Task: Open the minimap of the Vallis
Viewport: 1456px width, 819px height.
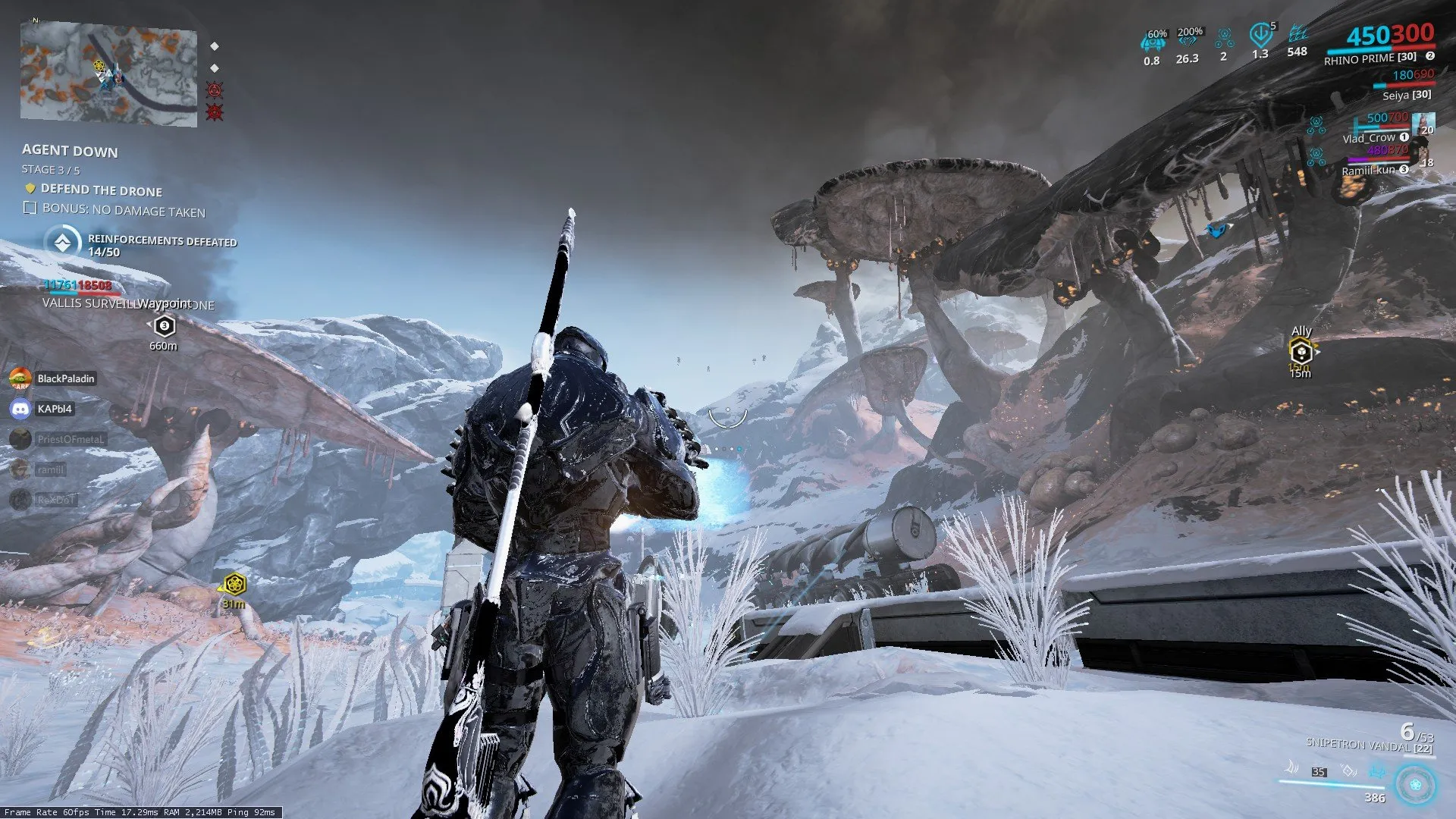Action: pos(108,74)
